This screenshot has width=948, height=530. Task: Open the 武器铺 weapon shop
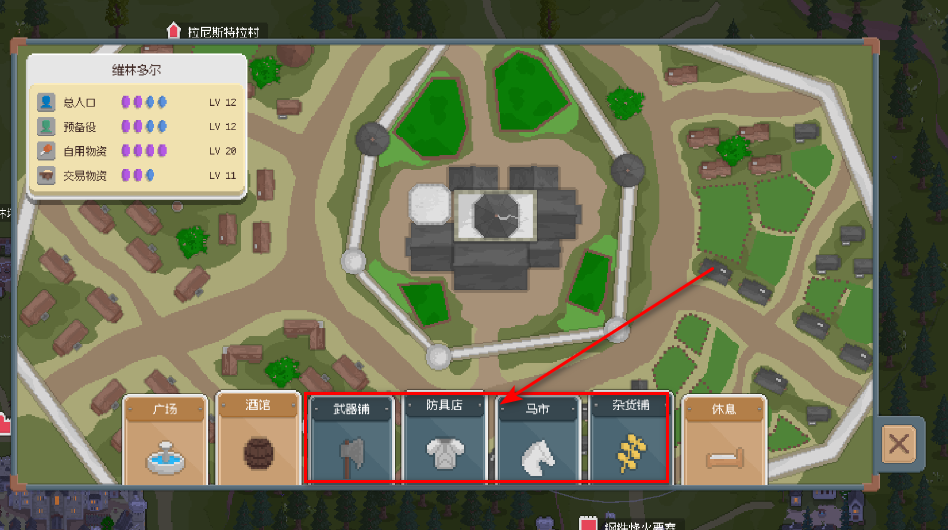pyautogui.click(x=349, y=442)
